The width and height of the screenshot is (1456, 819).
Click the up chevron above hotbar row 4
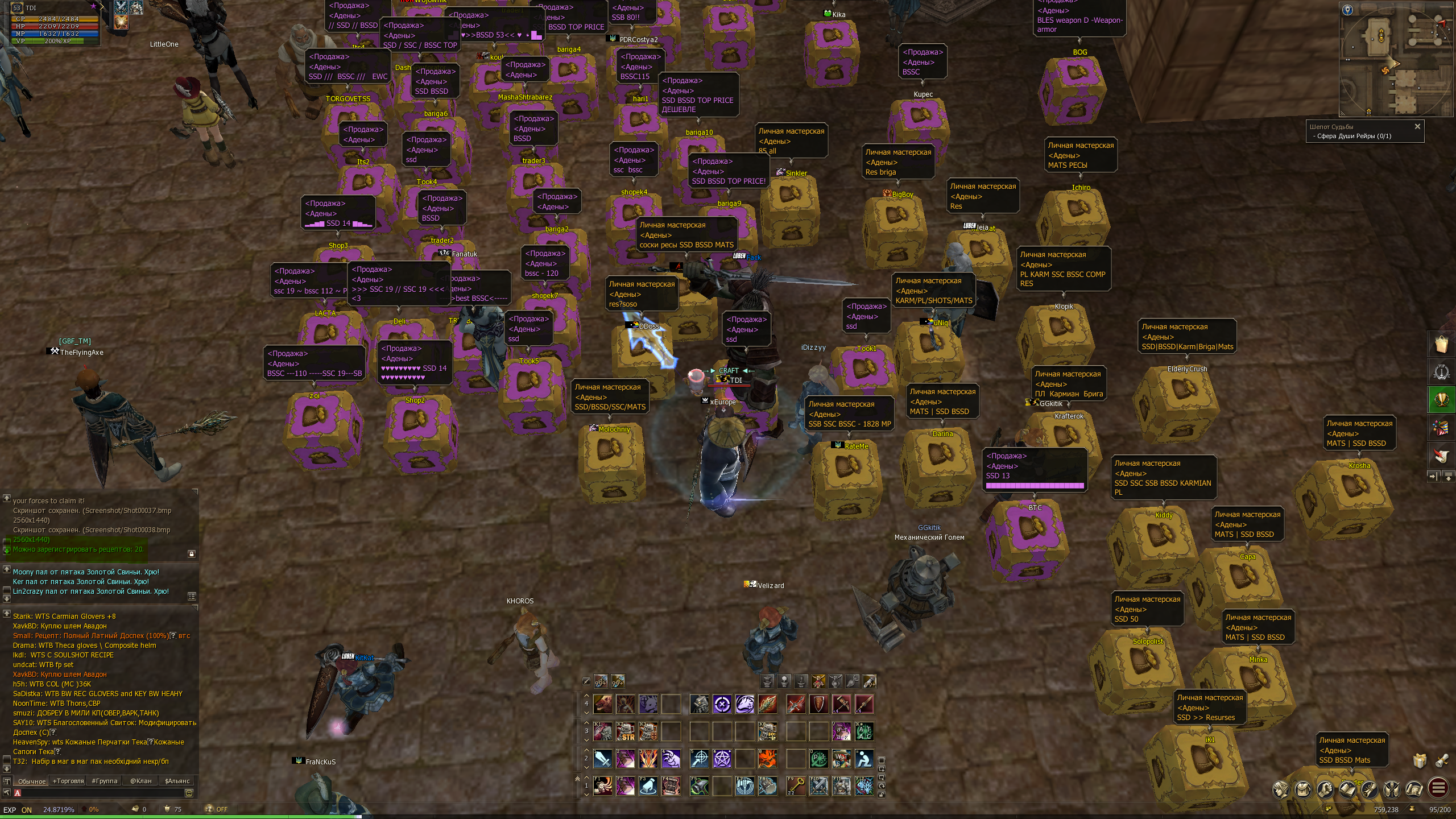(586, 695)
